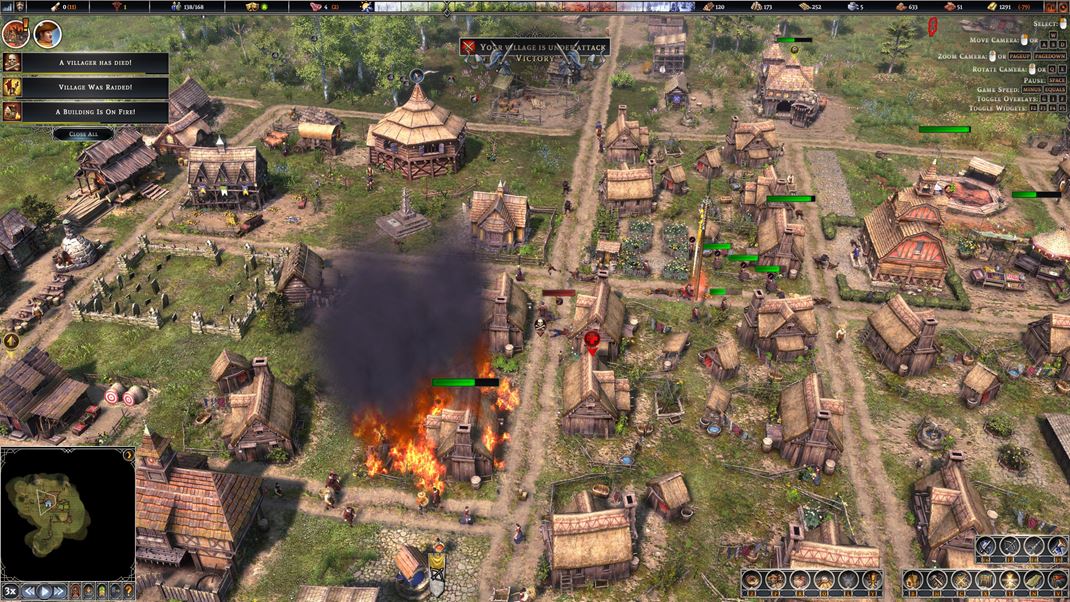
Task: Collapse the minimap with the arrow button
Action: tap(128, 456)
